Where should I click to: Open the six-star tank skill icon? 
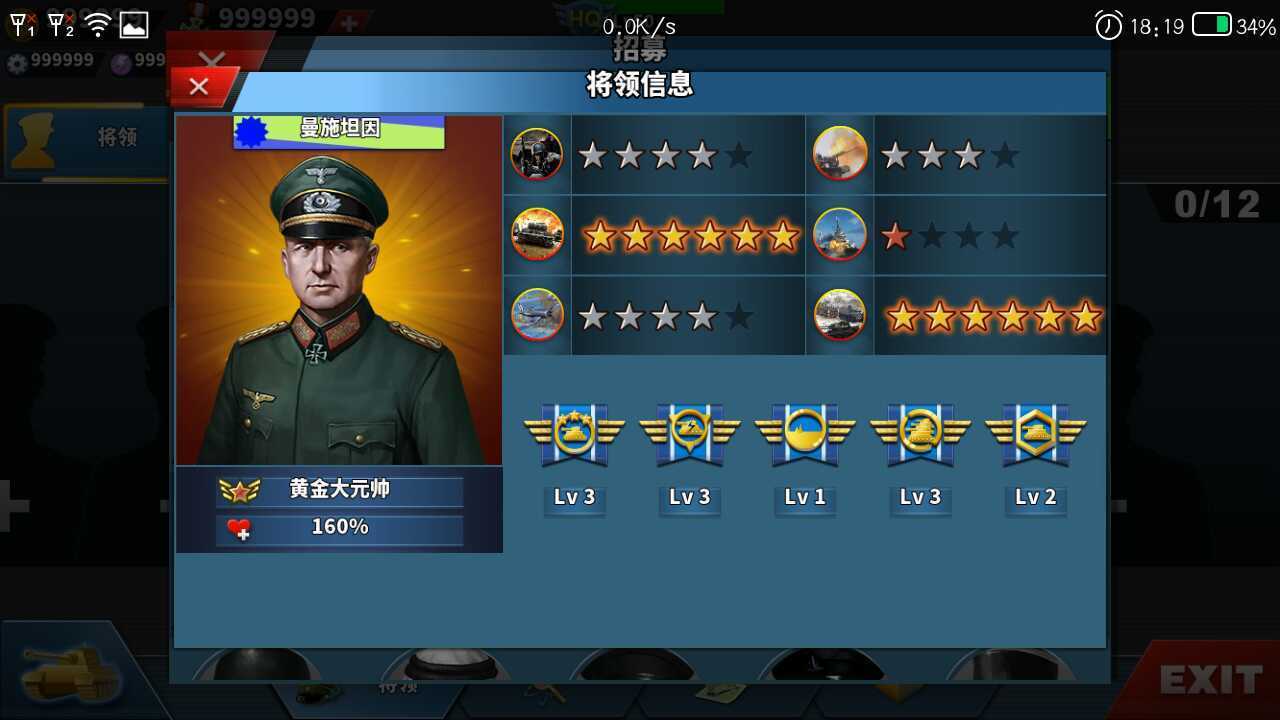point(536,235)
